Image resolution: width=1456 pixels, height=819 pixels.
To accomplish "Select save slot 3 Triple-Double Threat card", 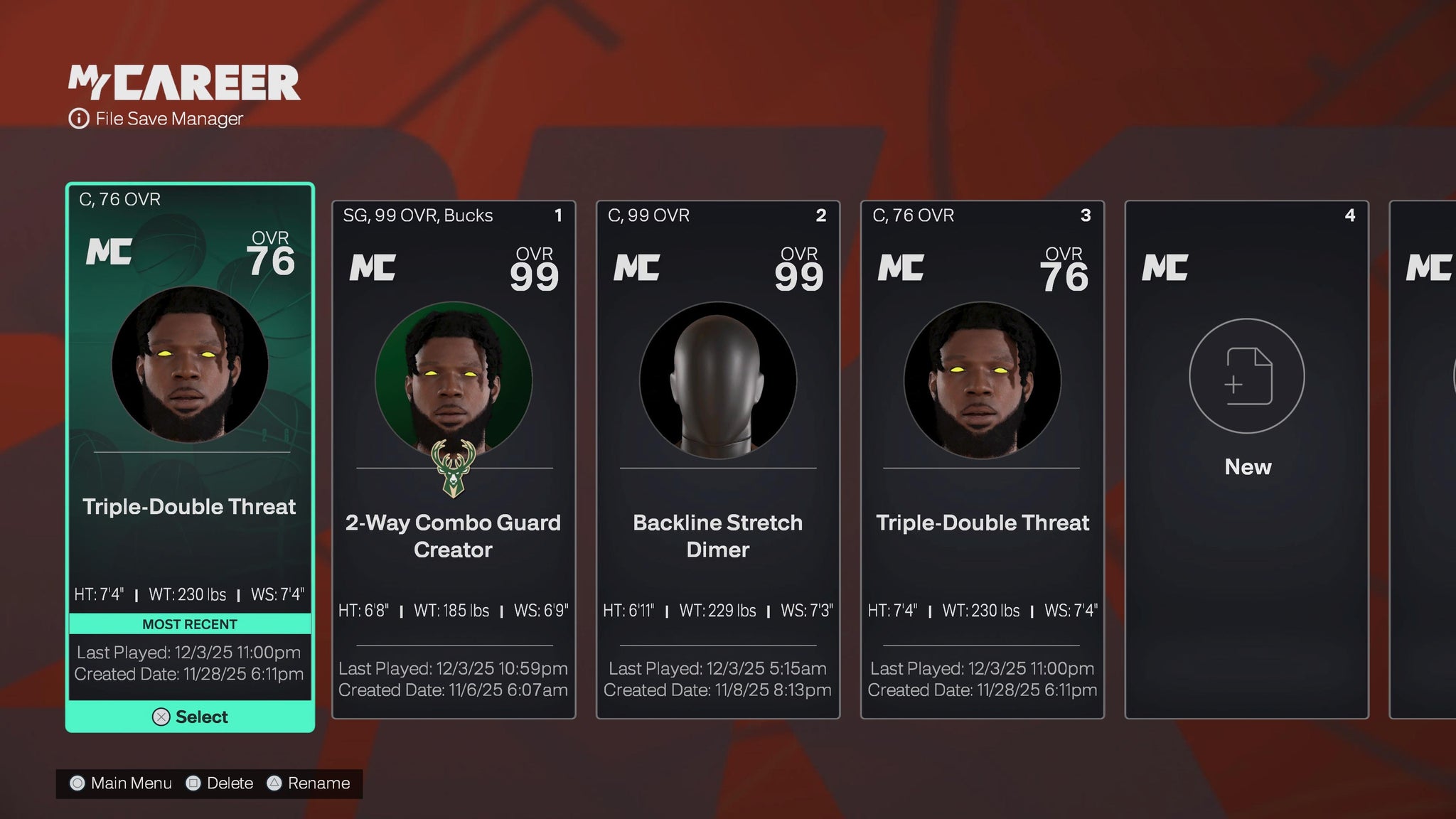I will (x=983, y=459).
